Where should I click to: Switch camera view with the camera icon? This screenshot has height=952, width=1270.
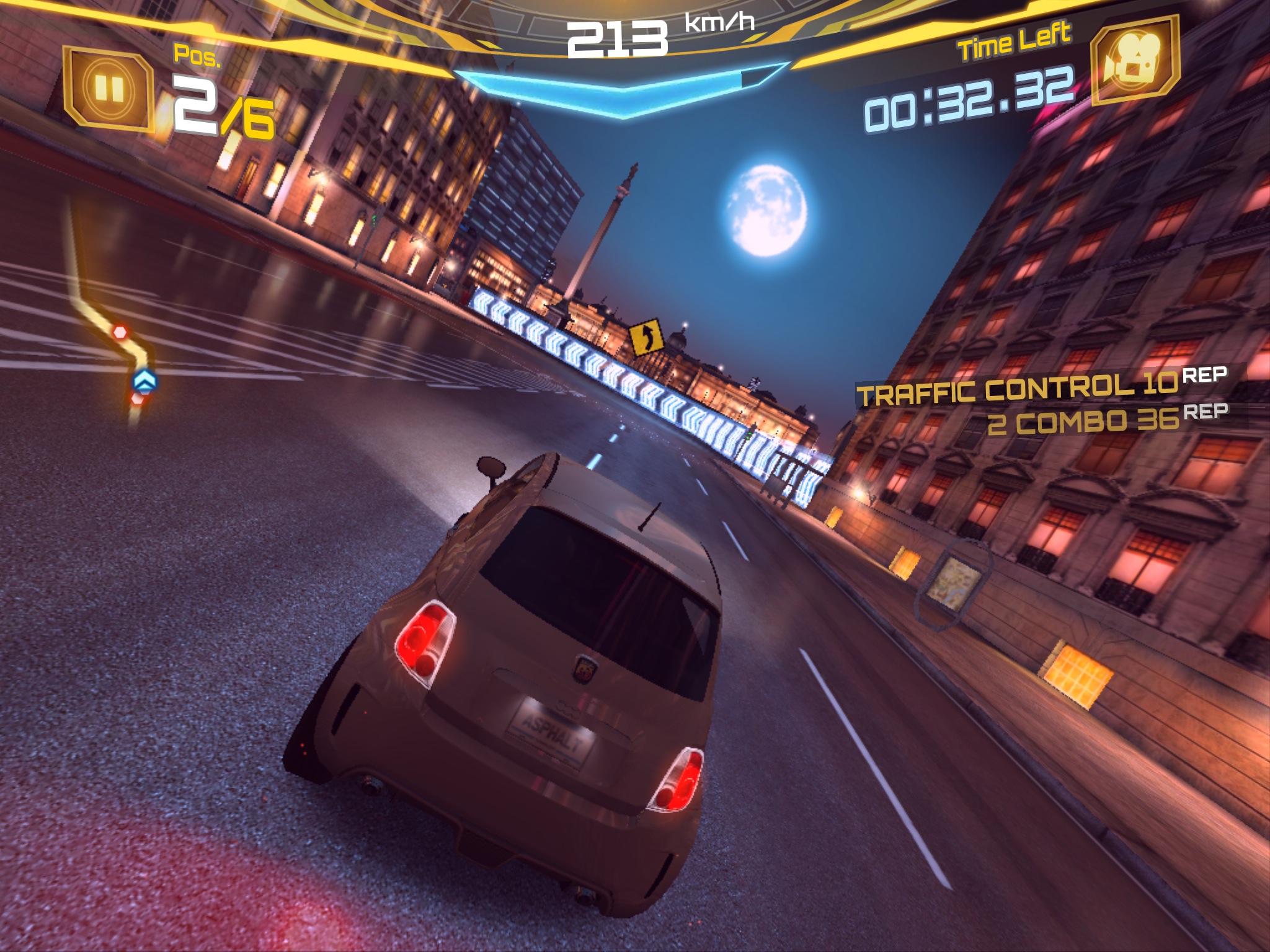pyautogui.click(x=1134, y=60)
